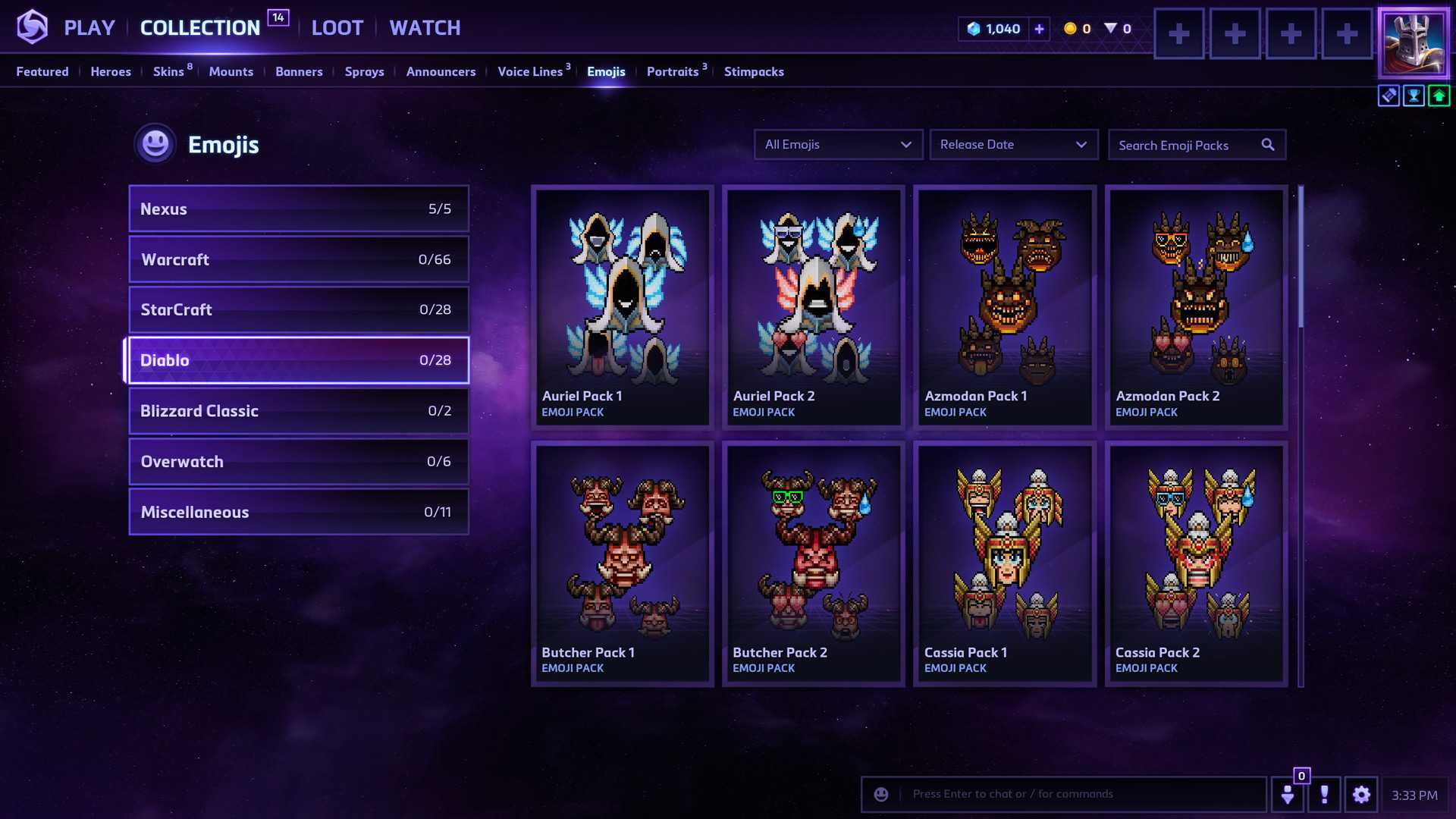Viewport: 1456px width, 819px height.
Task: Switch to the LOOT tab
Action: [x=337, y=28]
